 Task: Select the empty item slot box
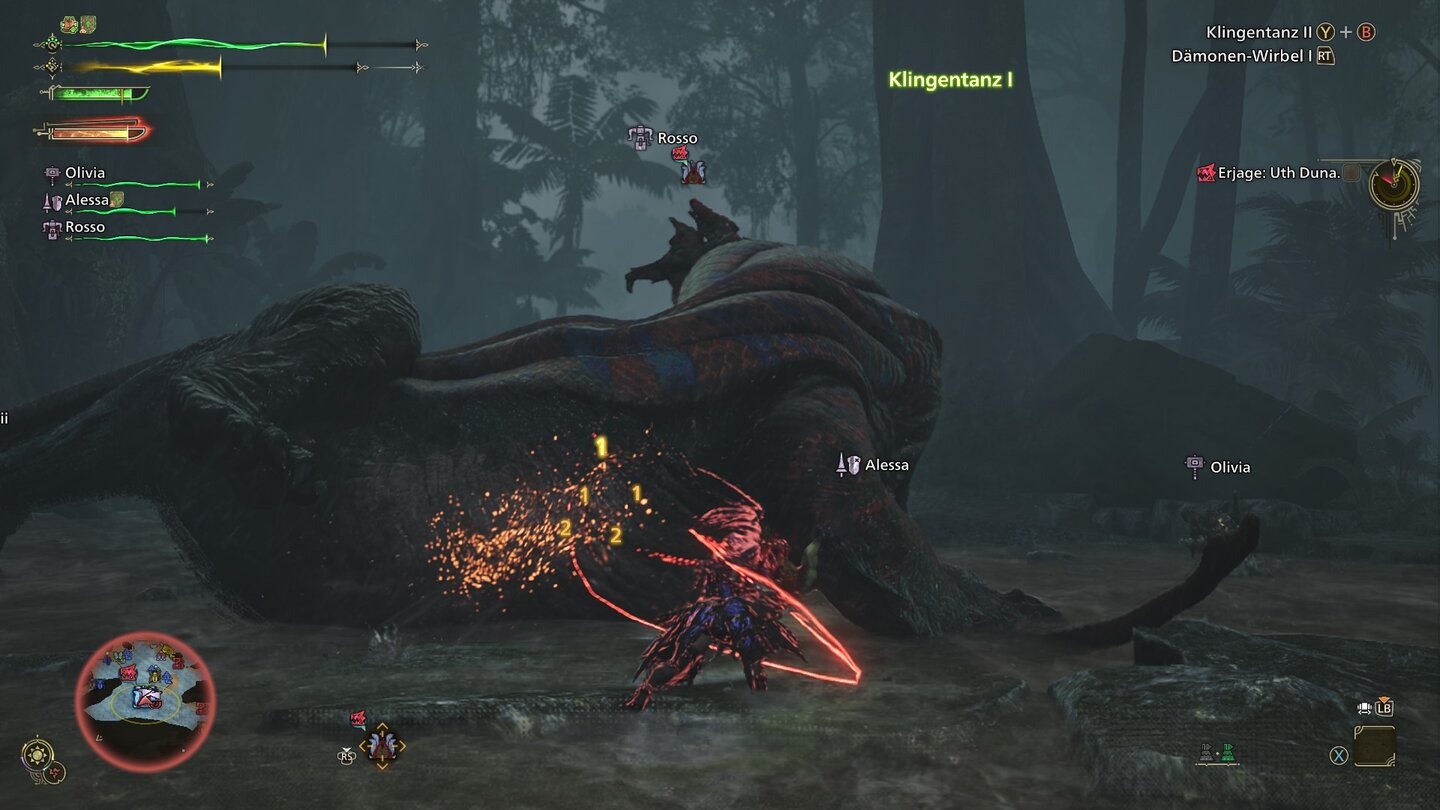click(x=1374, y=745)
